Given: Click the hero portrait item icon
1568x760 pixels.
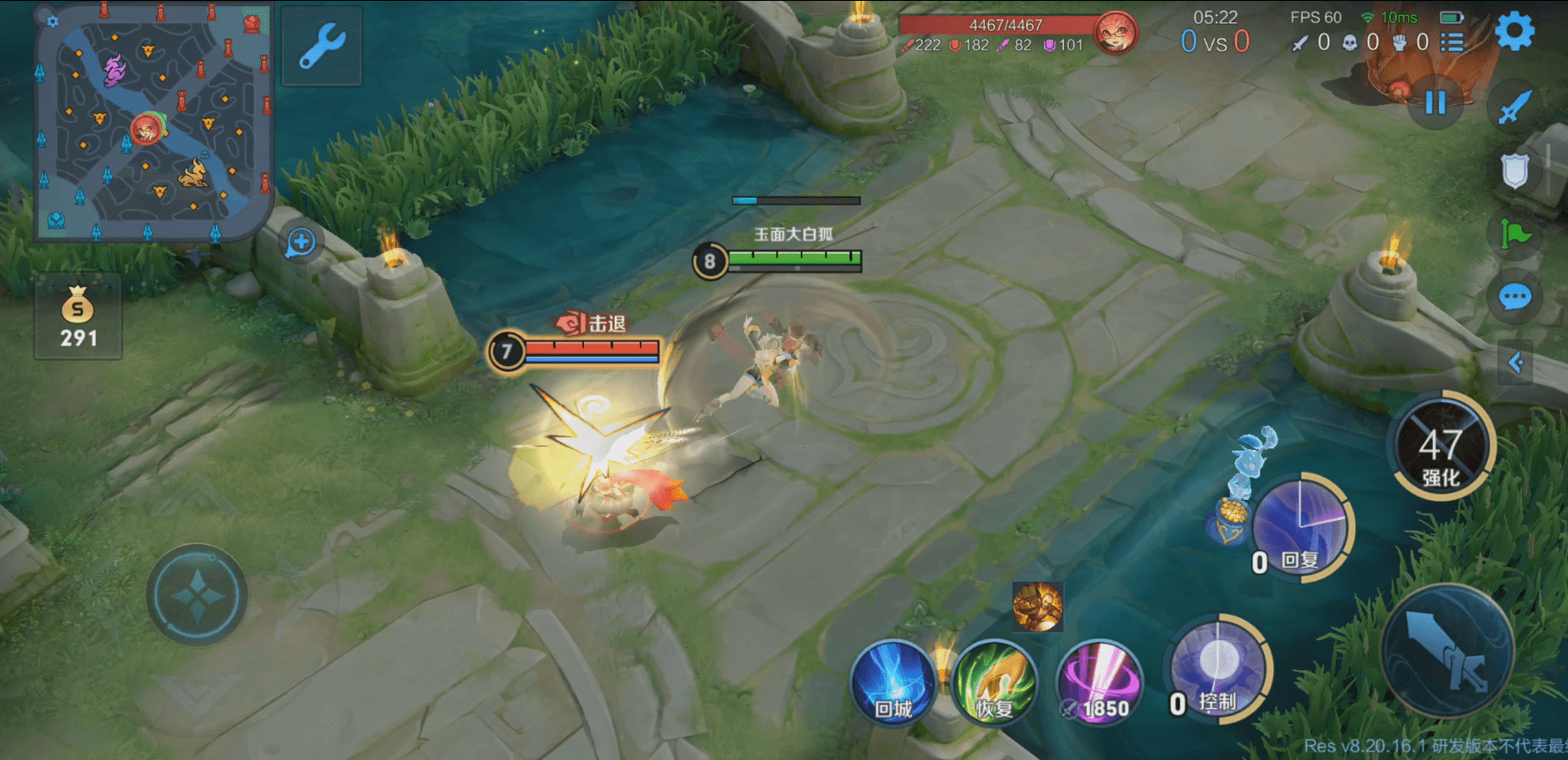Looking at the screenshot, I should tap(1037, 607).
